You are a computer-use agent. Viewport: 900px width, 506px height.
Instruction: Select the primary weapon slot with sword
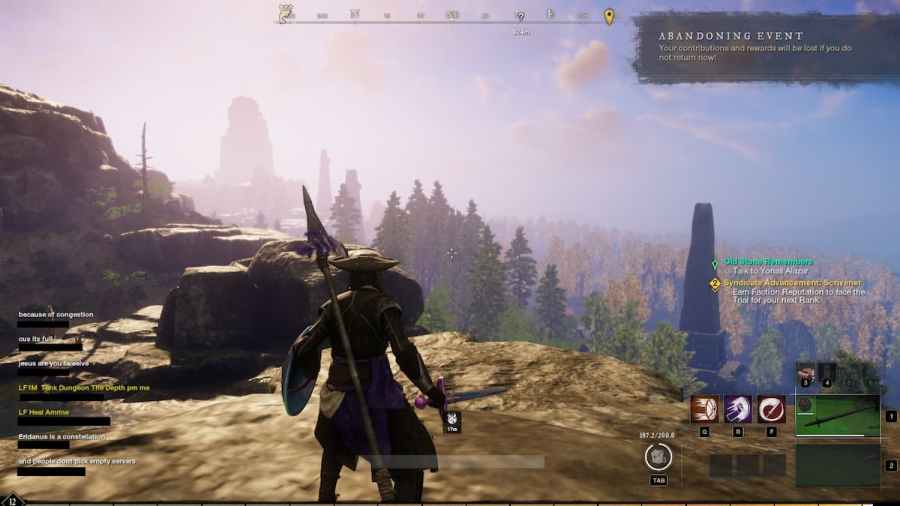click(x=837, y=416)
